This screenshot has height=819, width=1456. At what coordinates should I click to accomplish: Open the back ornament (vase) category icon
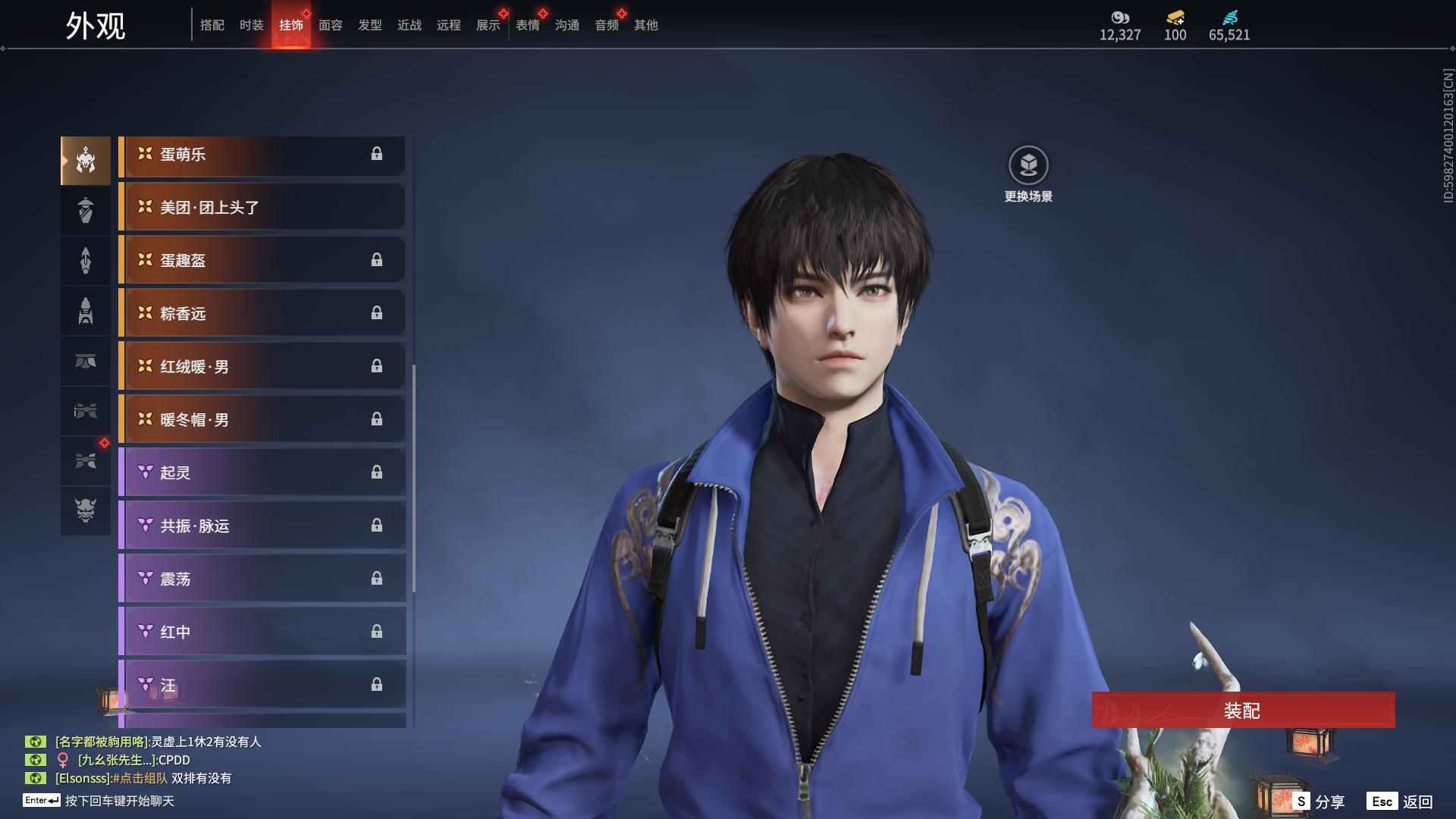click(86, 210)
